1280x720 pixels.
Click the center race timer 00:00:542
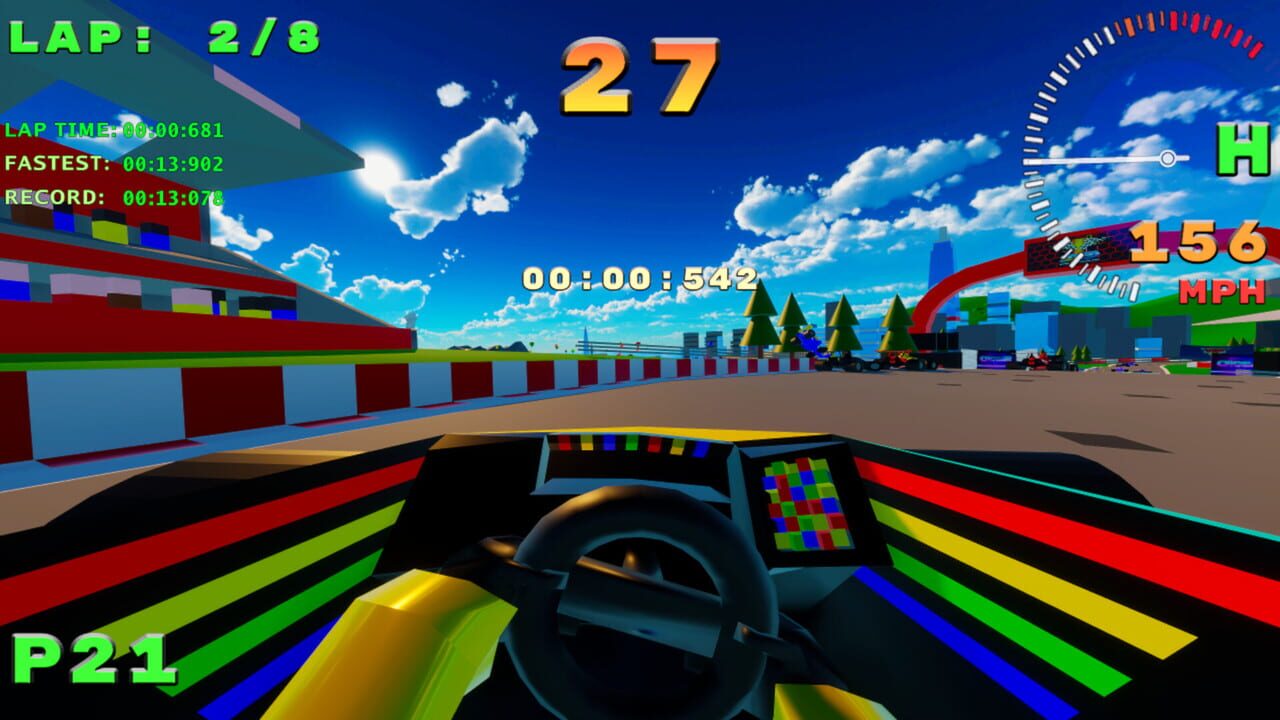click(x=638, y=274)
